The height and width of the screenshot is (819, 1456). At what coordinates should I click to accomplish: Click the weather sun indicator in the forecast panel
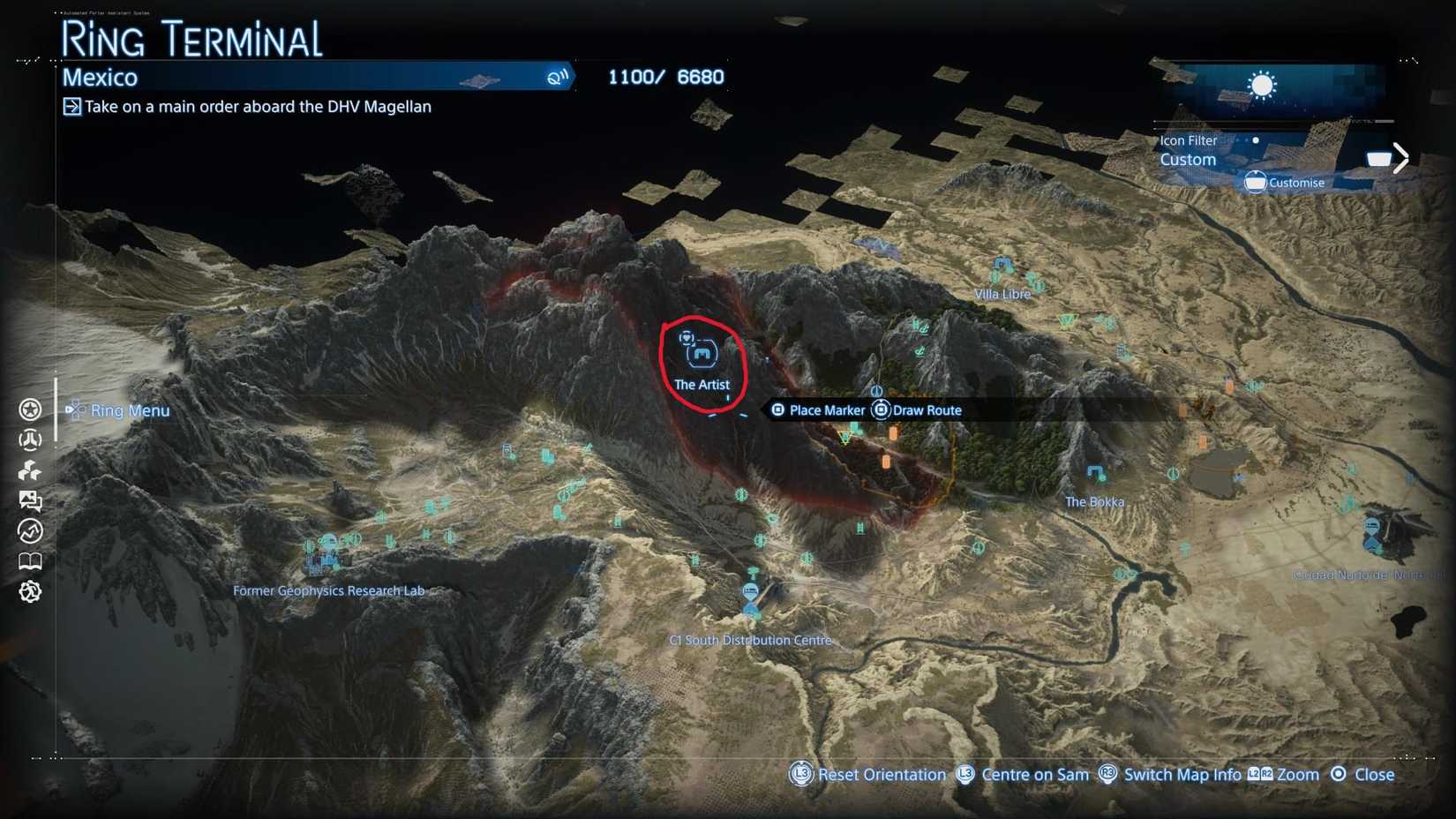coord(1262,85)
